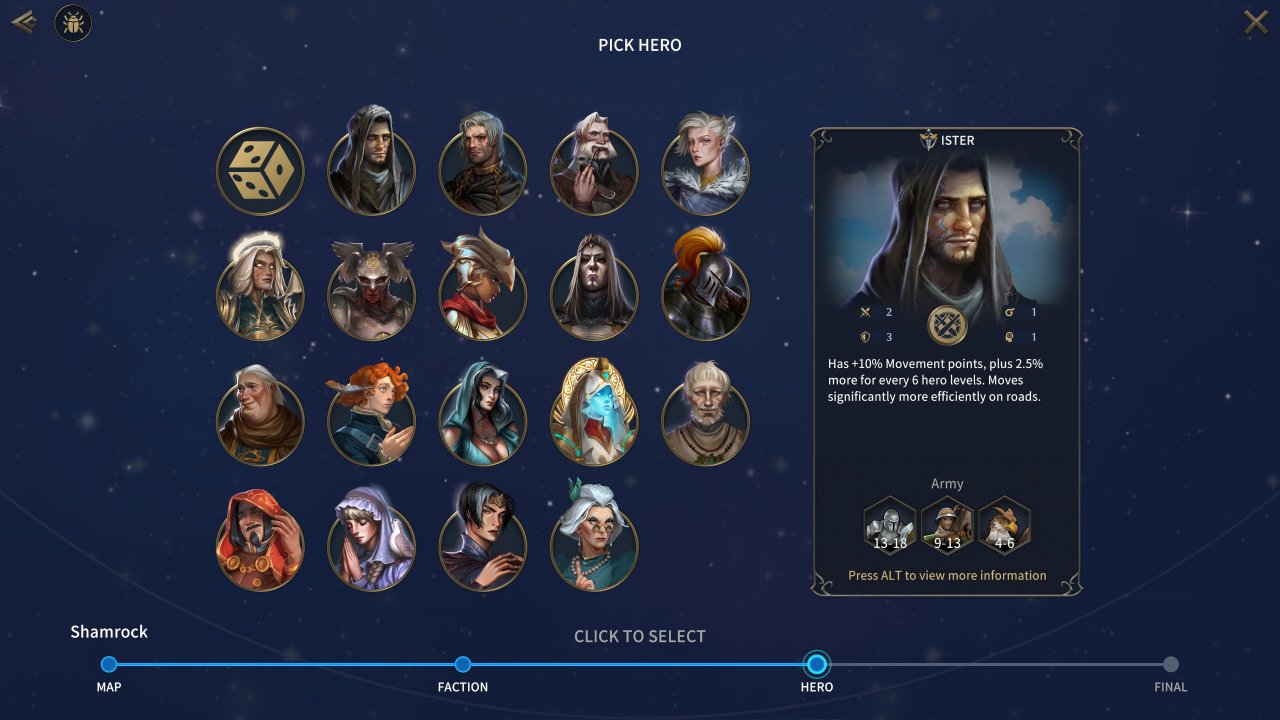Choose the random hero dice
1280x720 pixels.
click(x=260, y=171)
